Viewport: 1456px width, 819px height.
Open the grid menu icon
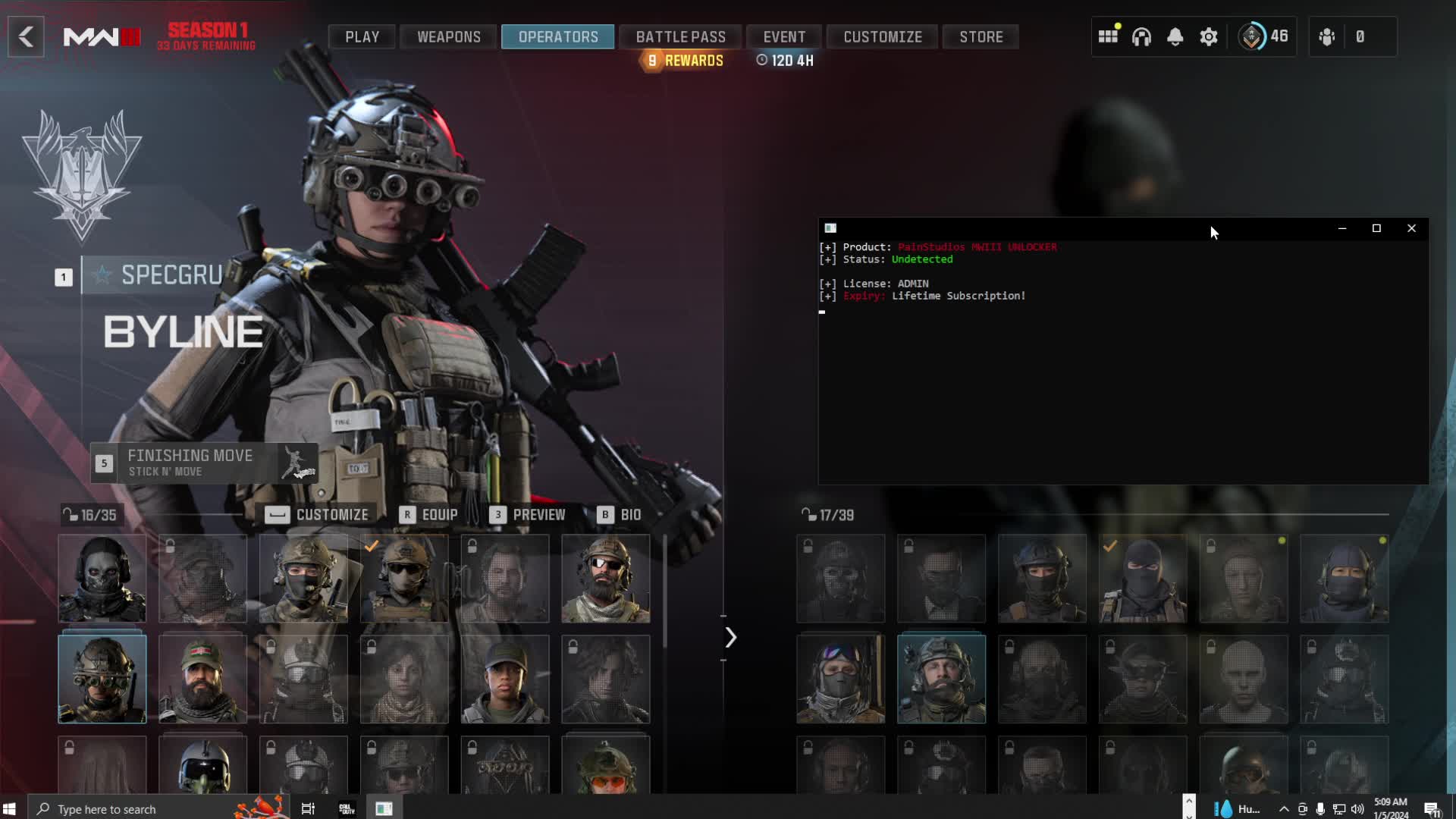click(x=1108, y=36)
